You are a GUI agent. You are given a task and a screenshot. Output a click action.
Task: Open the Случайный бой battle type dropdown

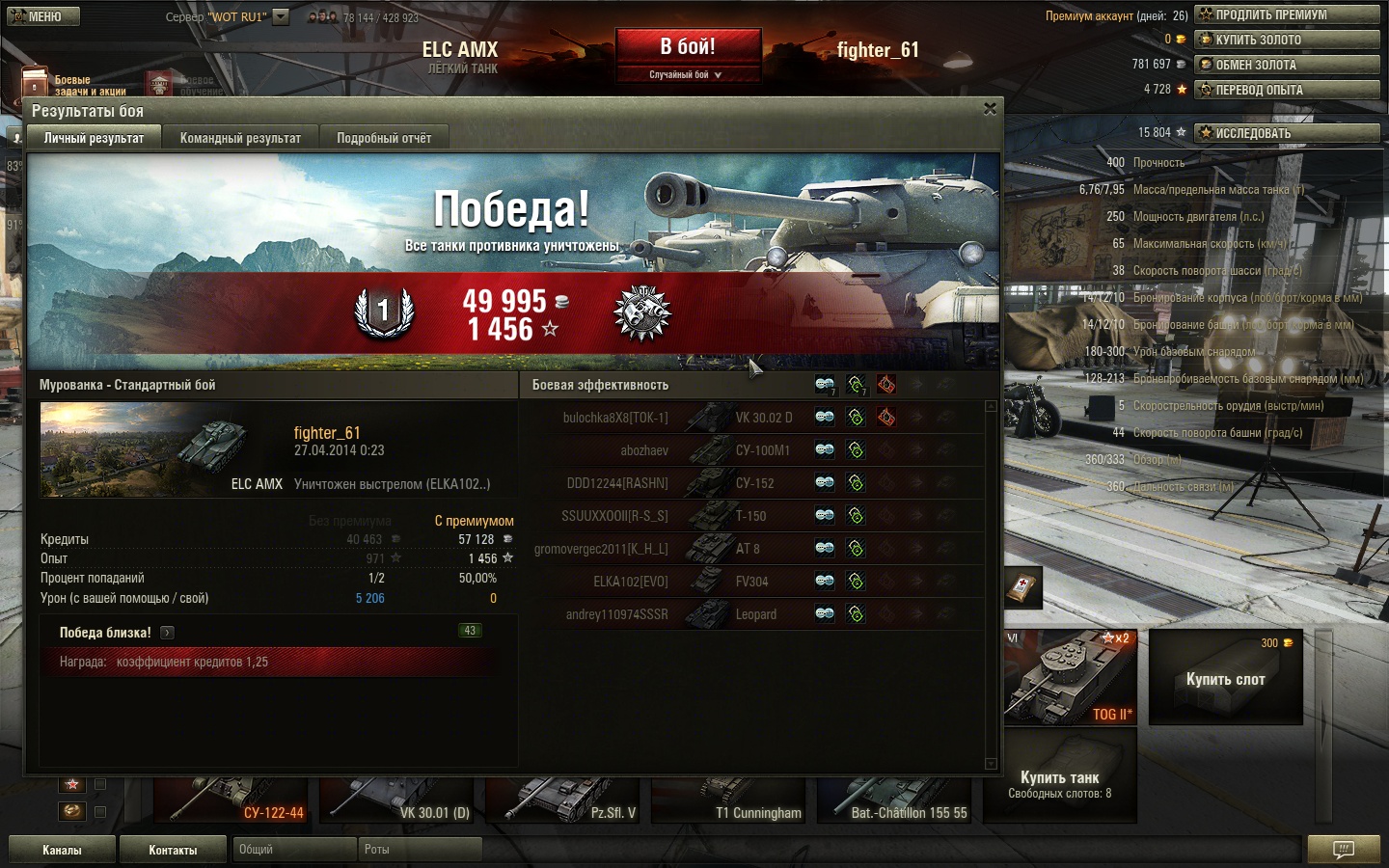point(687,74)
